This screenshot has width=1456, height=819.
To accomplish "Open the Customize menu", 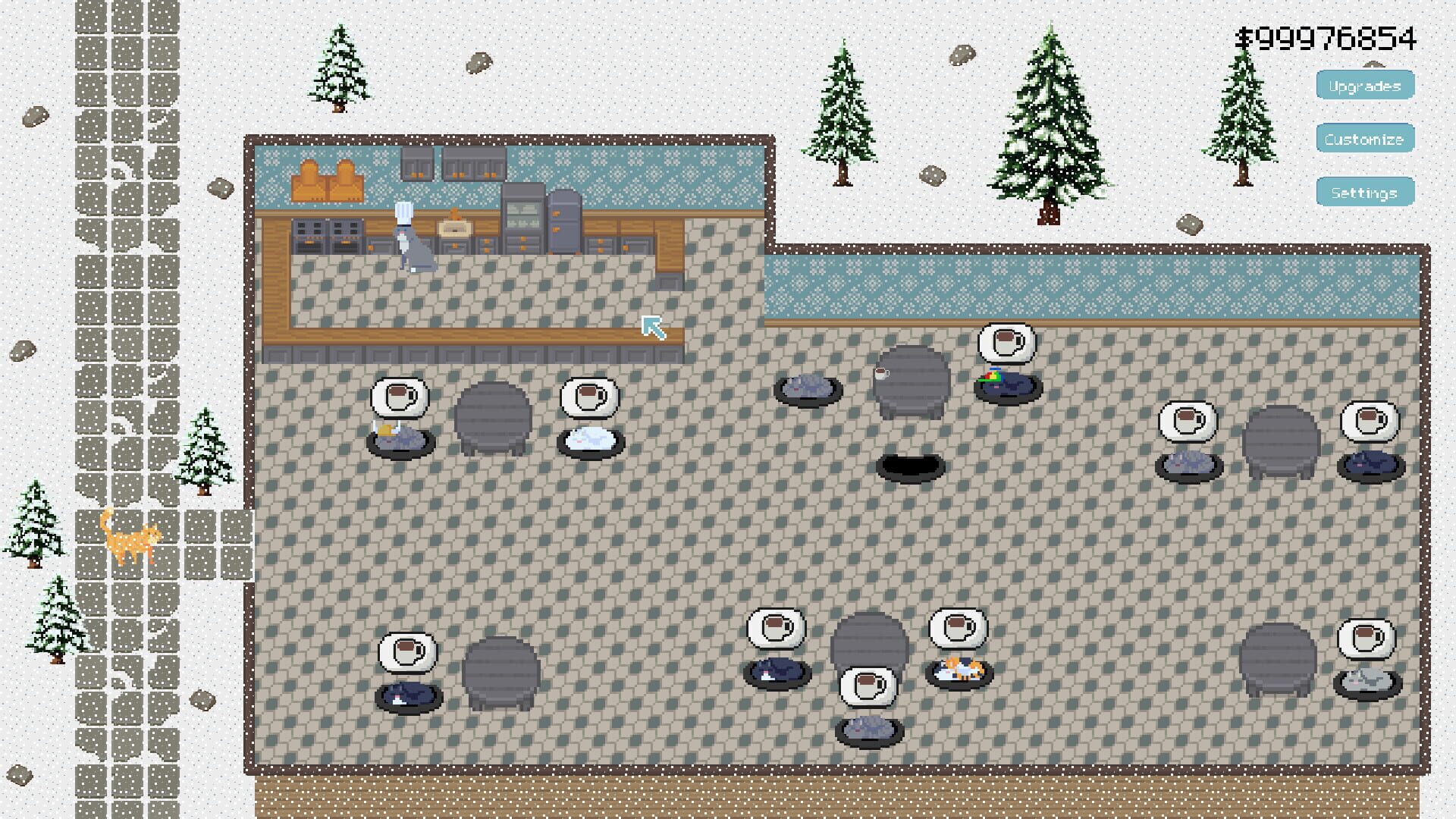I will [x=1364, y=139].
